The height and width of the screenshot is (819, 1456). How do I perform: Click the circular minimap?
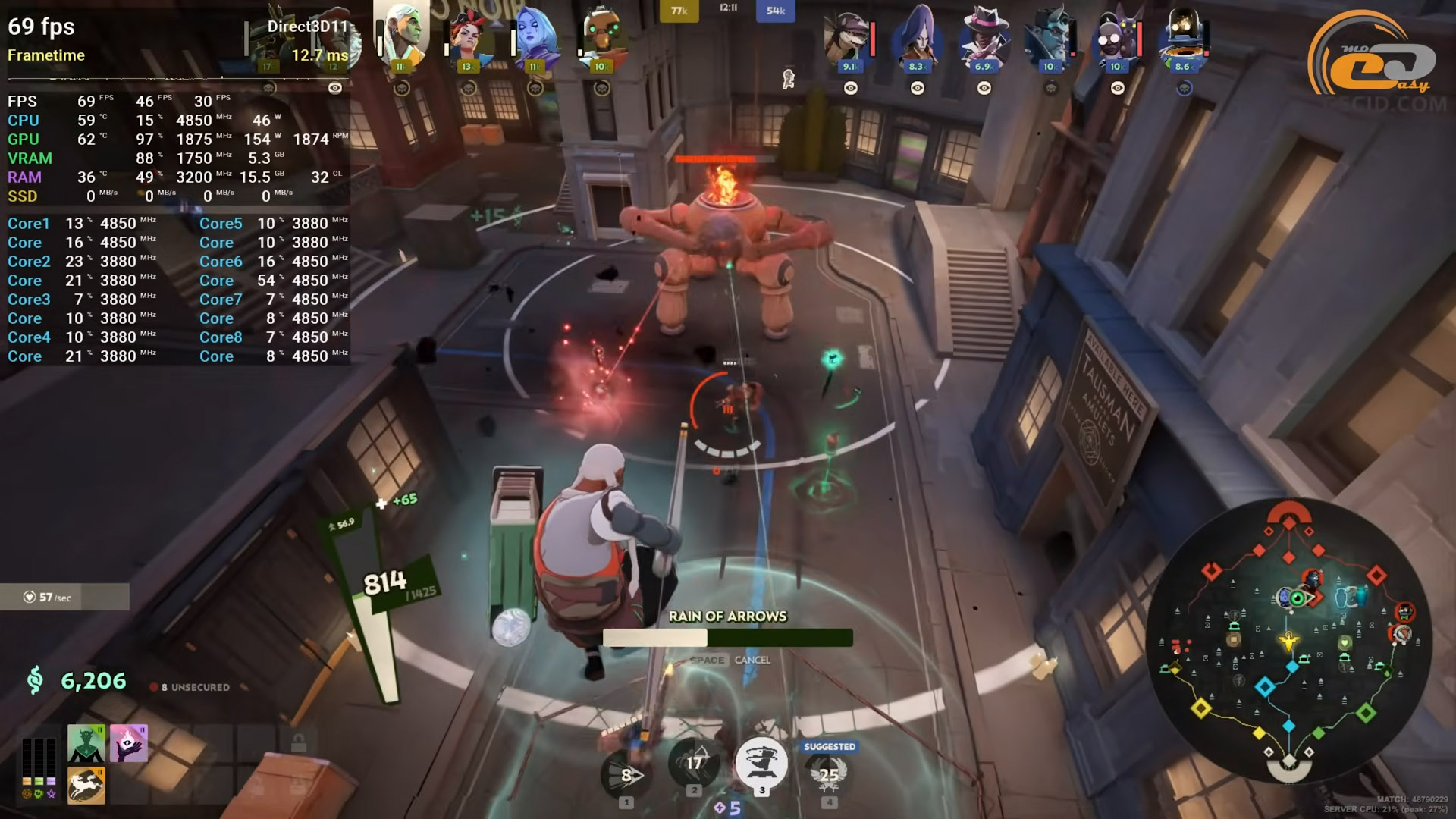tap(1288, 641)
